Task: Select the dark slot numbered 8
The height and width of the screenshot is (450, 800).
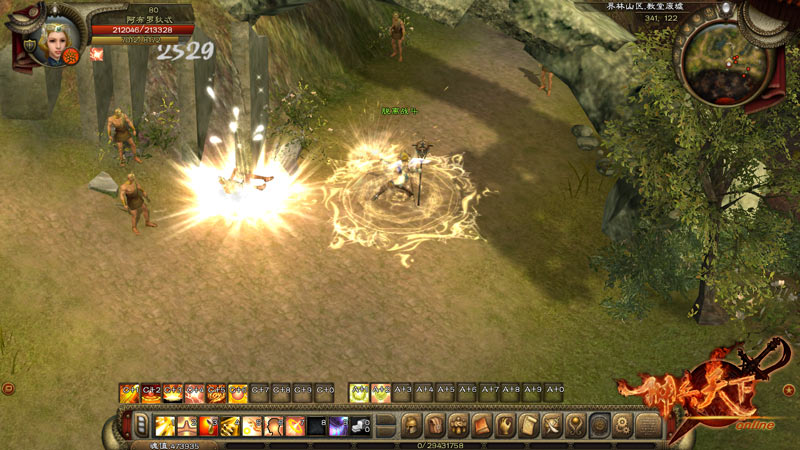Action: pyautogui.click(x=316, y=427)
